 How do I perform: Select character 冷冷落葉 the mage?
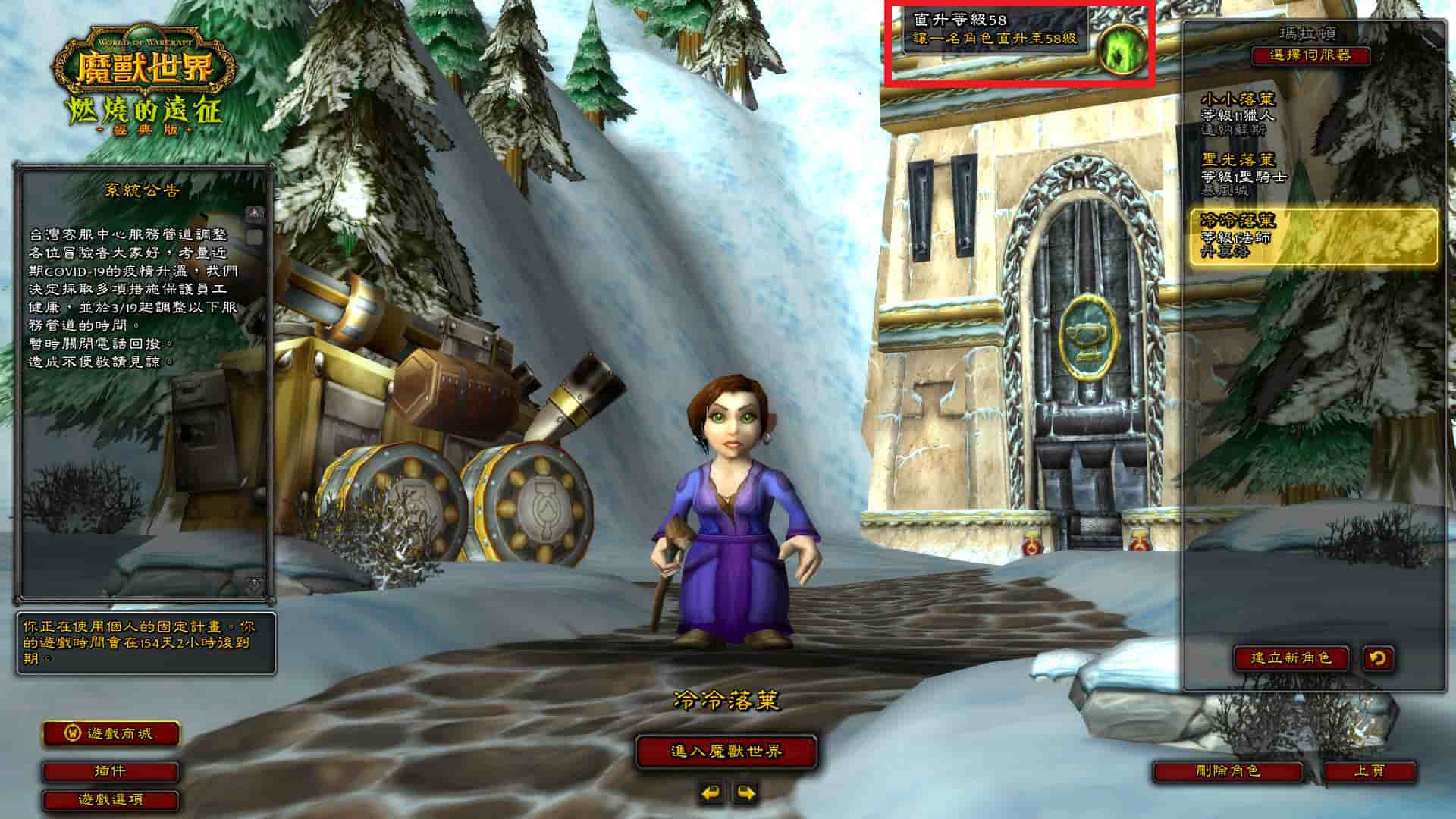point(1312,236)
